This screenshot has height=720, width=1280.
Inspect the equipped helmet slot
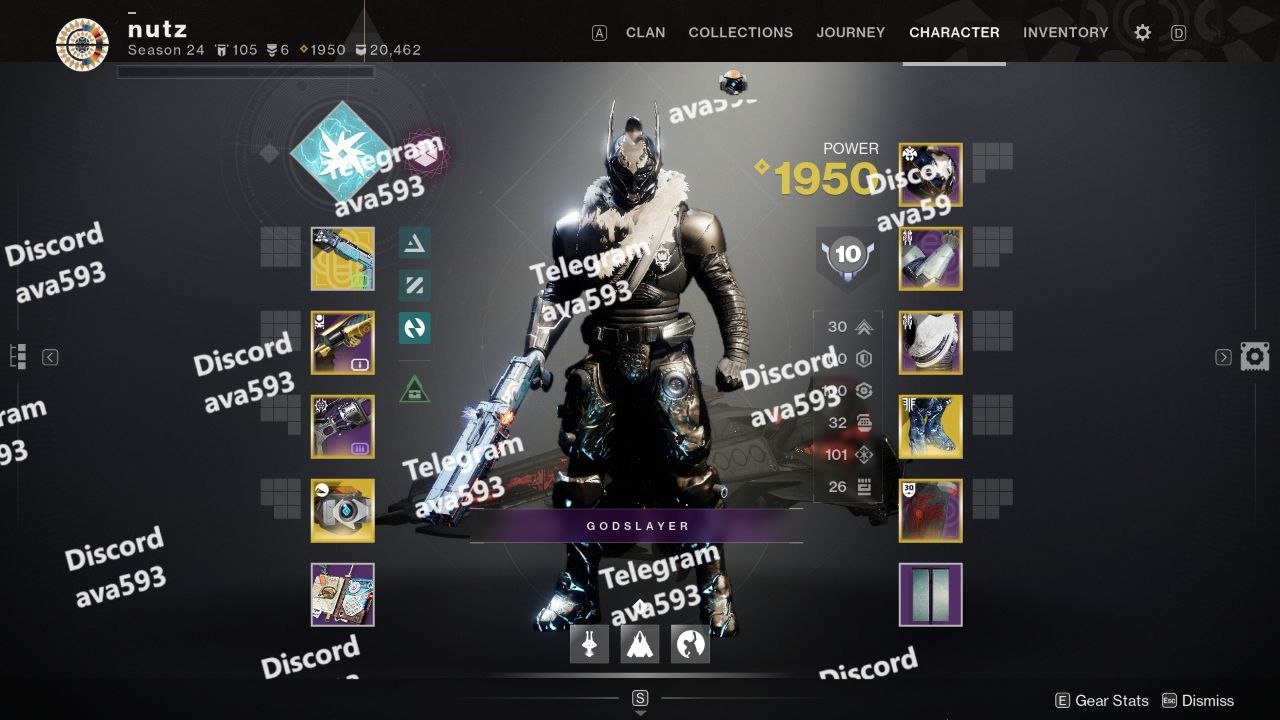tap(930, 175)
